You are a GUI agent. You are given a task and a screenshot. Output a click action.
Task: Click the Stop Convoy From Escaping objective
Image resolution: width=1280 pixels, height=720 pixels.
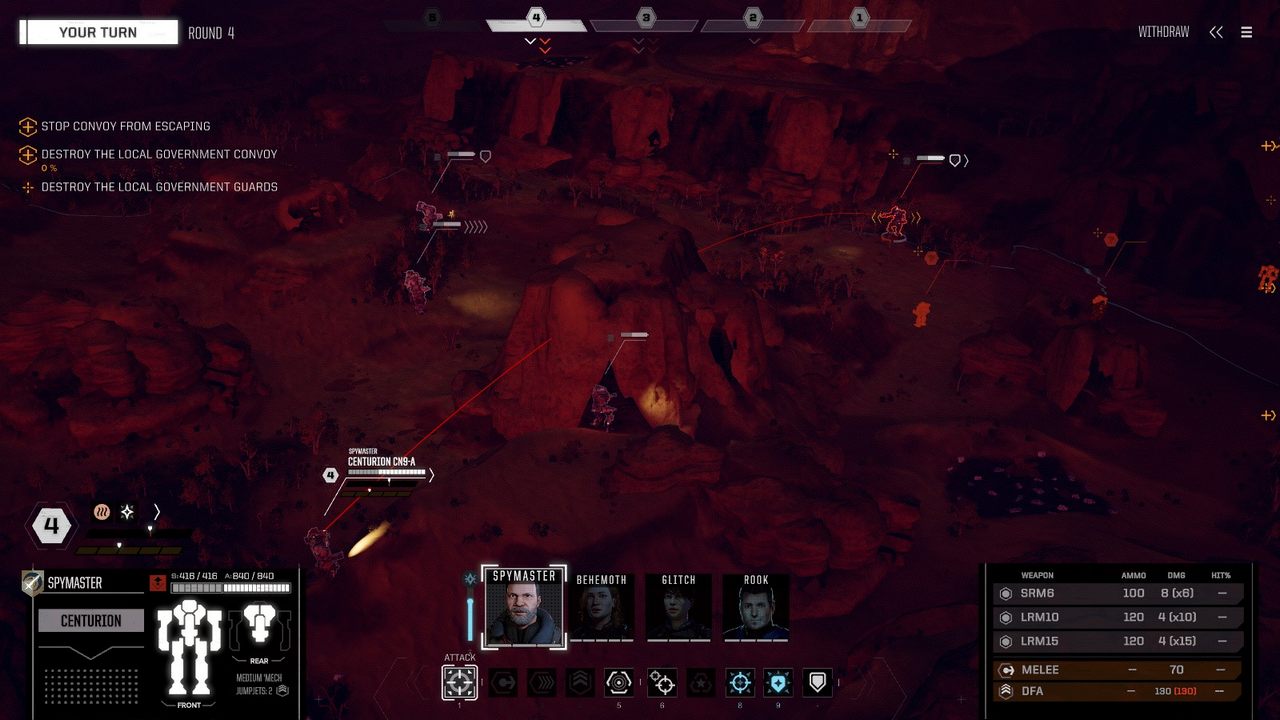[x=125, y=127]
